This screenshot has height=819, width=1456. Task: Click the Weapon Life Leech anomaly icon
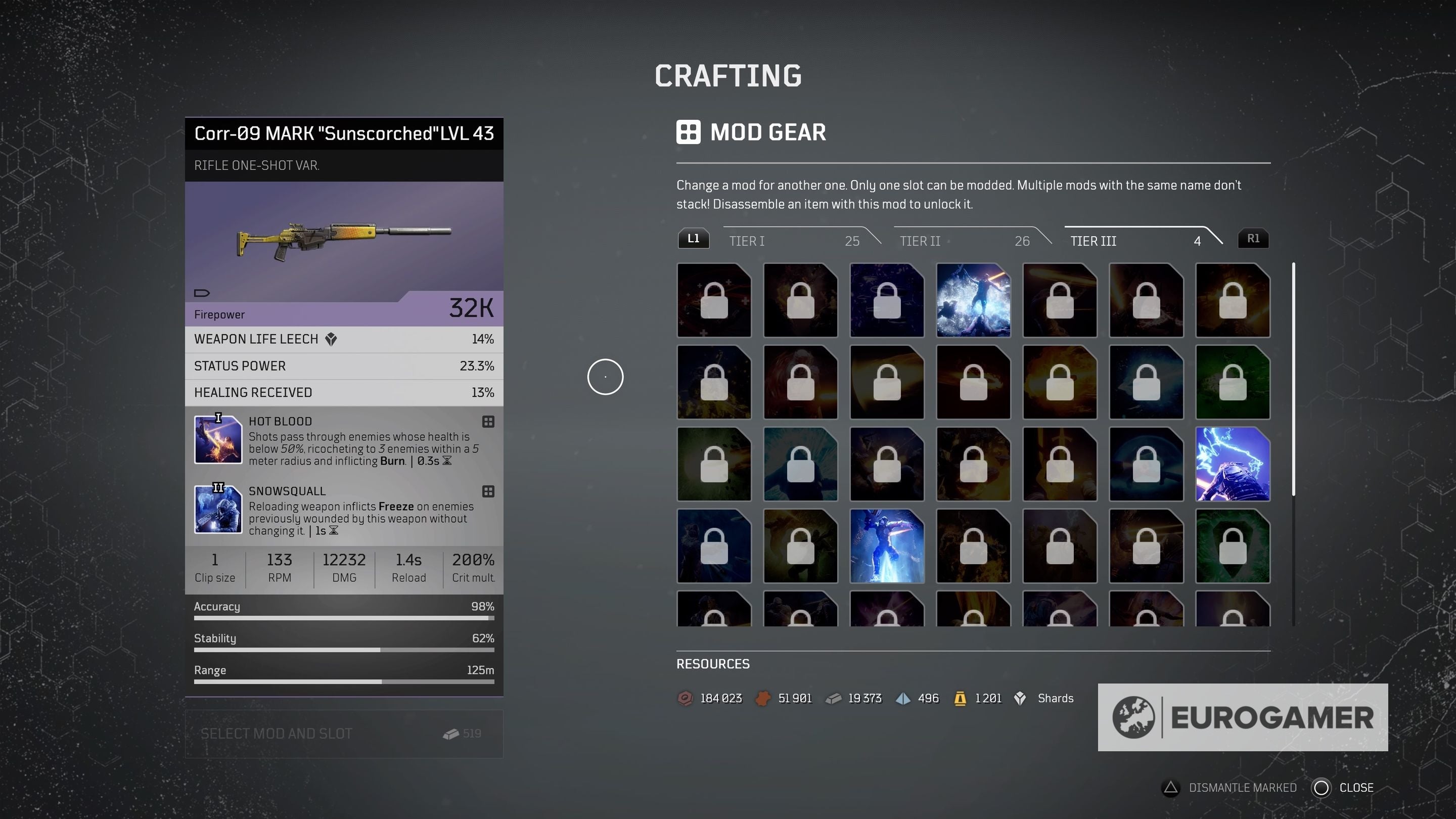pos(332,339)
